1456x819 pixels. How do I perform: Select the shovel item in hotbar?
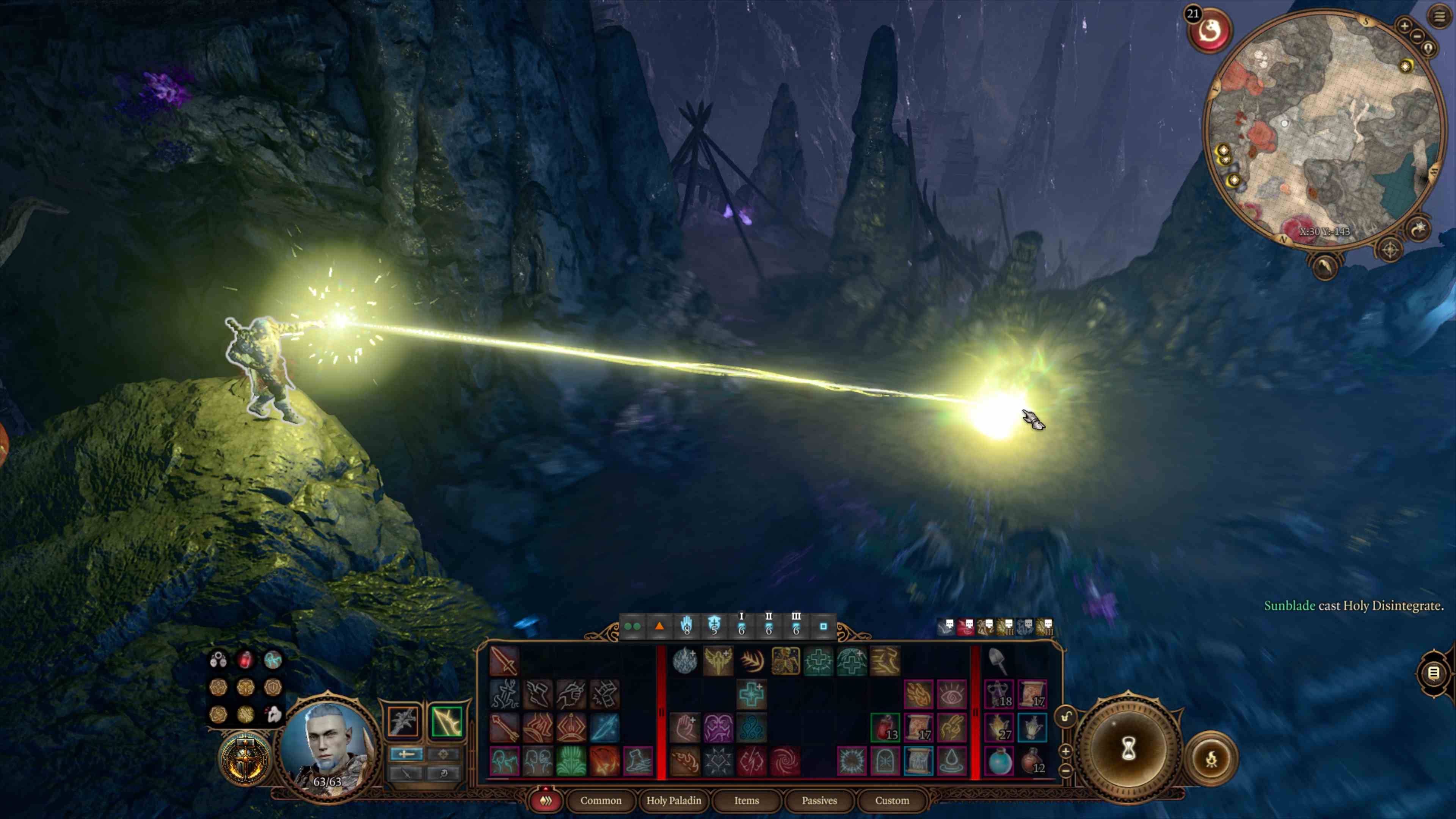pyautogui.click(x=998, y=661)
